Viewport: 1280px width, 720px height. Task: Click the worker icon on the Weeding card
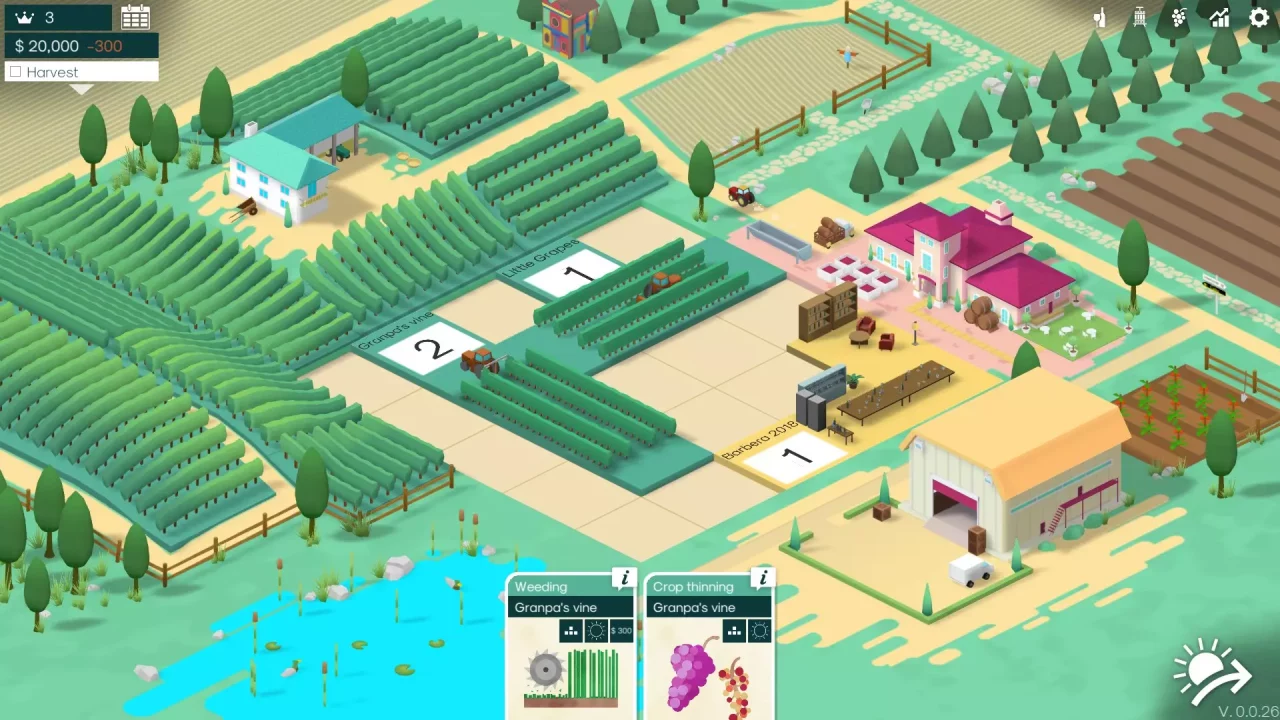pyautogui.click(x=571, y=631)
